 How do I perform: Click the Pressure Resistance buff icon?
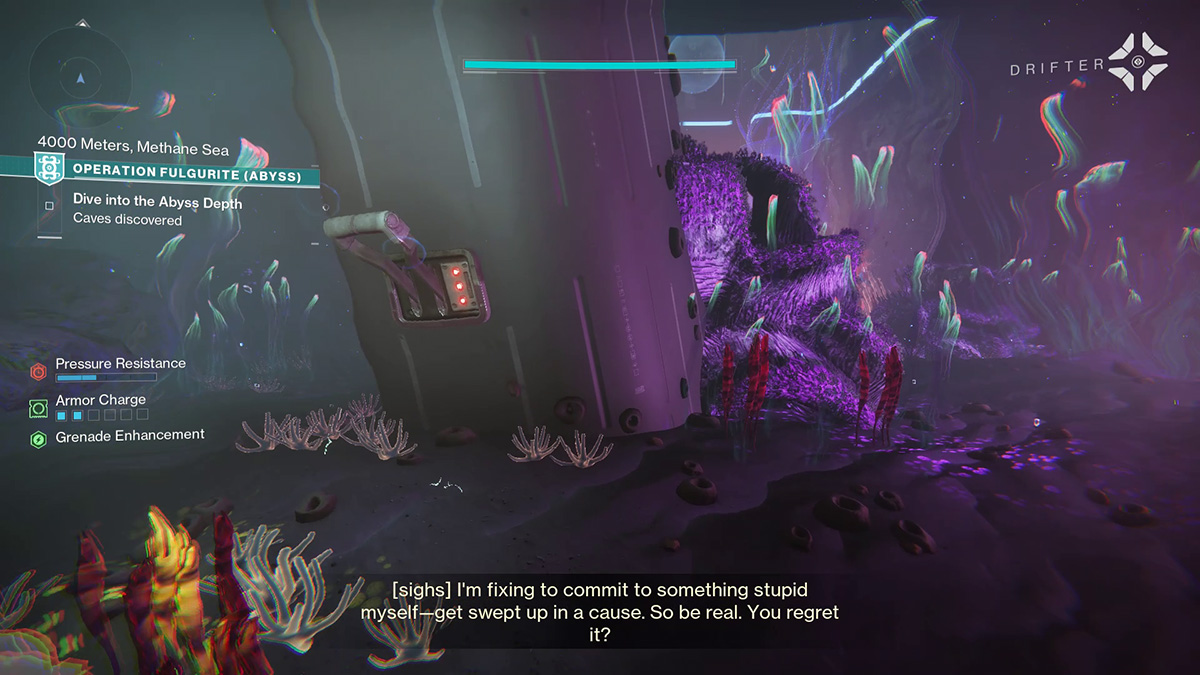coord(38,372)
